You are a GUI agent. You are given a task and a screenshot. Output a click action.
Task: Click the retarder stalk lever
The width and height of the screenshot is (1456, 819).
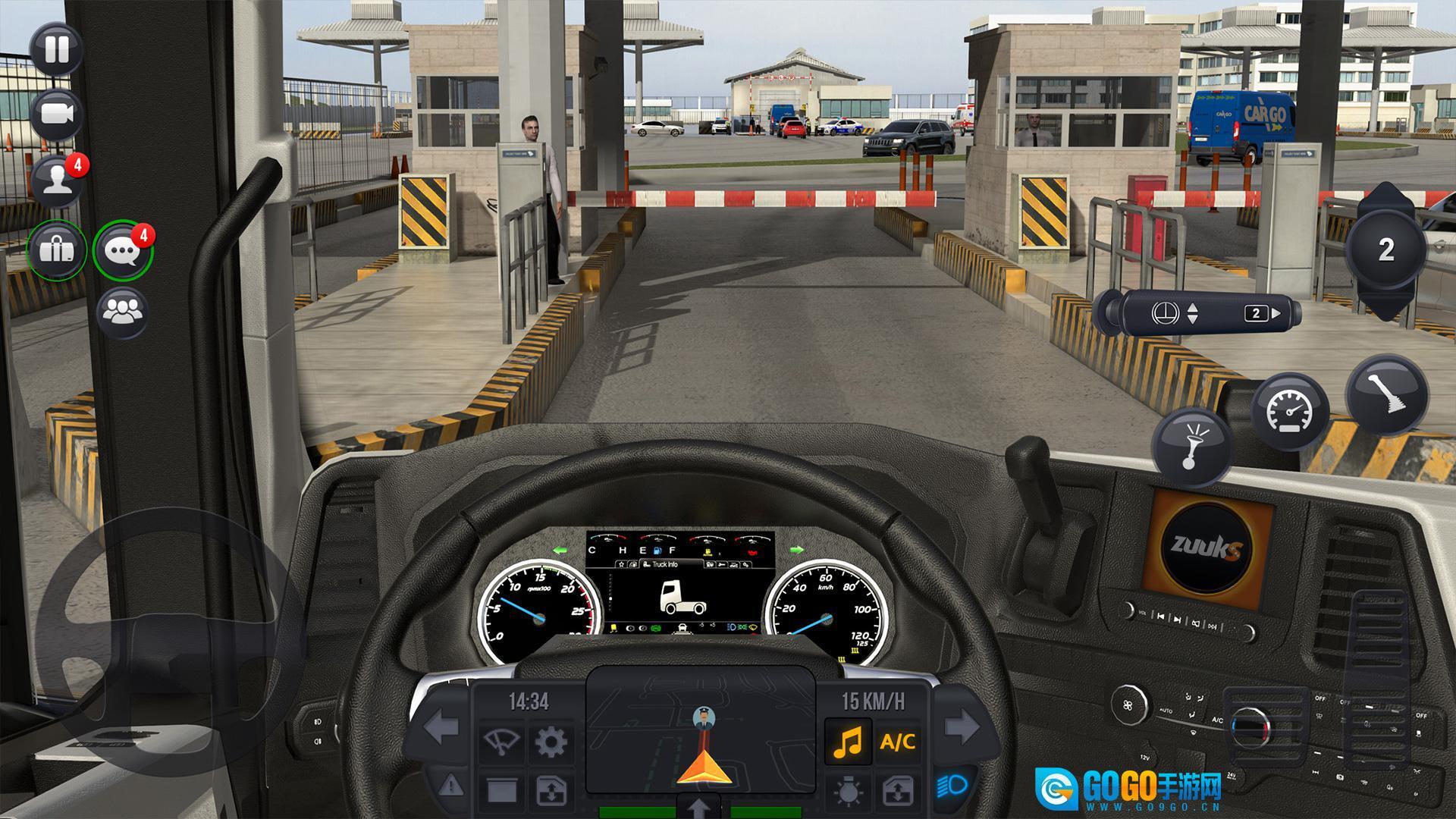click(1198, 312)
